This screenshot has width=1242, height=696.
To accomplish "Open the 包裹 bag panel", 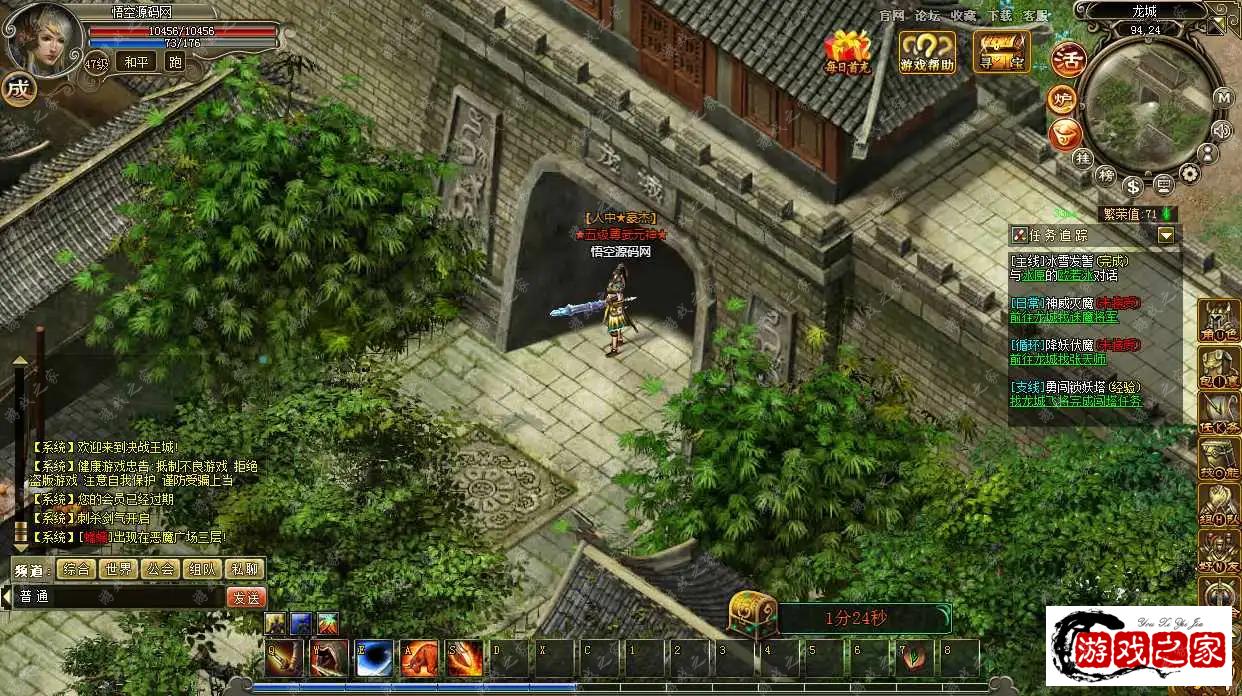I will coord(1220,368).
